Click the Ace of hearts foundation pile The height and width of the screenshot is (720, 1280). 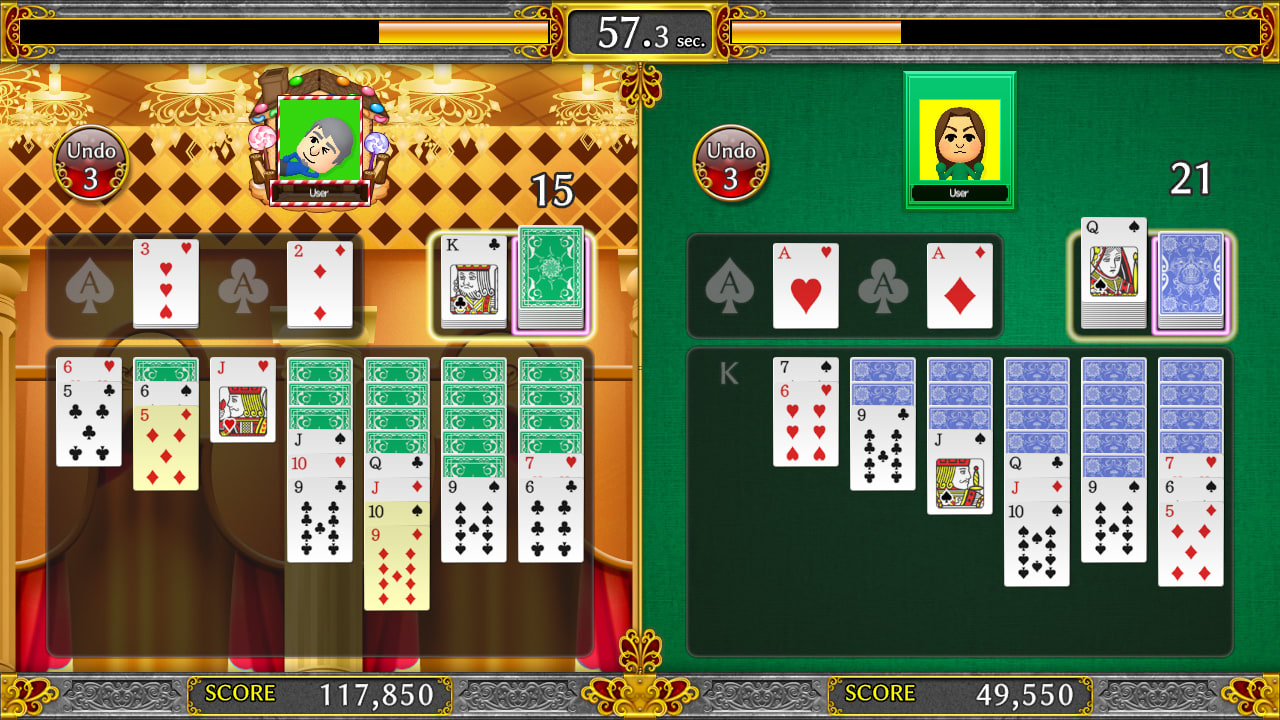click(806, 284)
